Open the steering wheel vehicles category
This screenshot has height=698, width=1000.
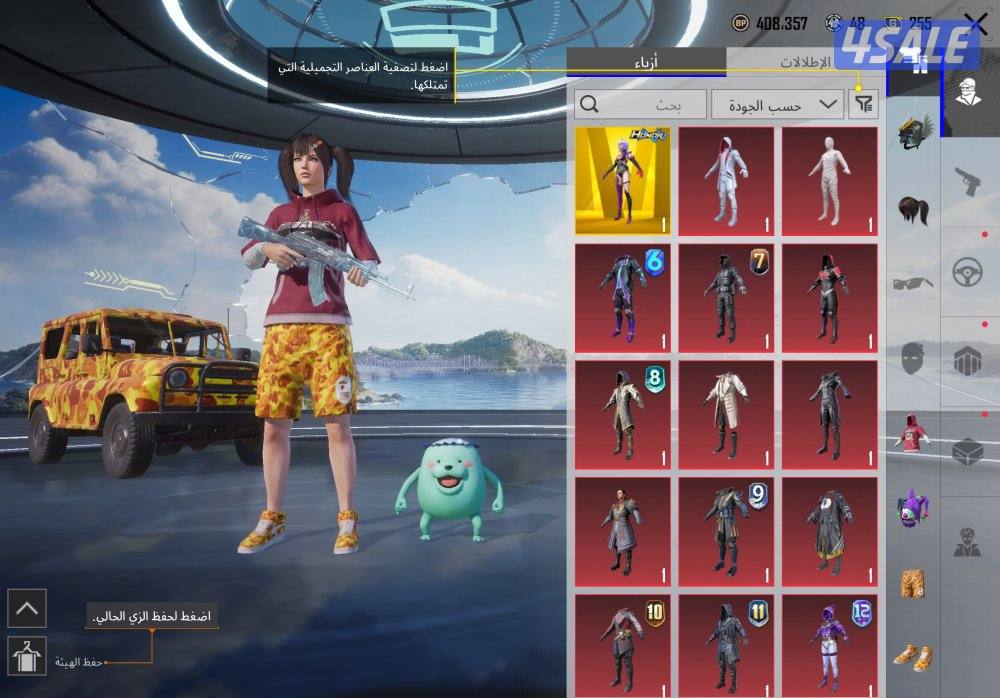coord(966,273)
